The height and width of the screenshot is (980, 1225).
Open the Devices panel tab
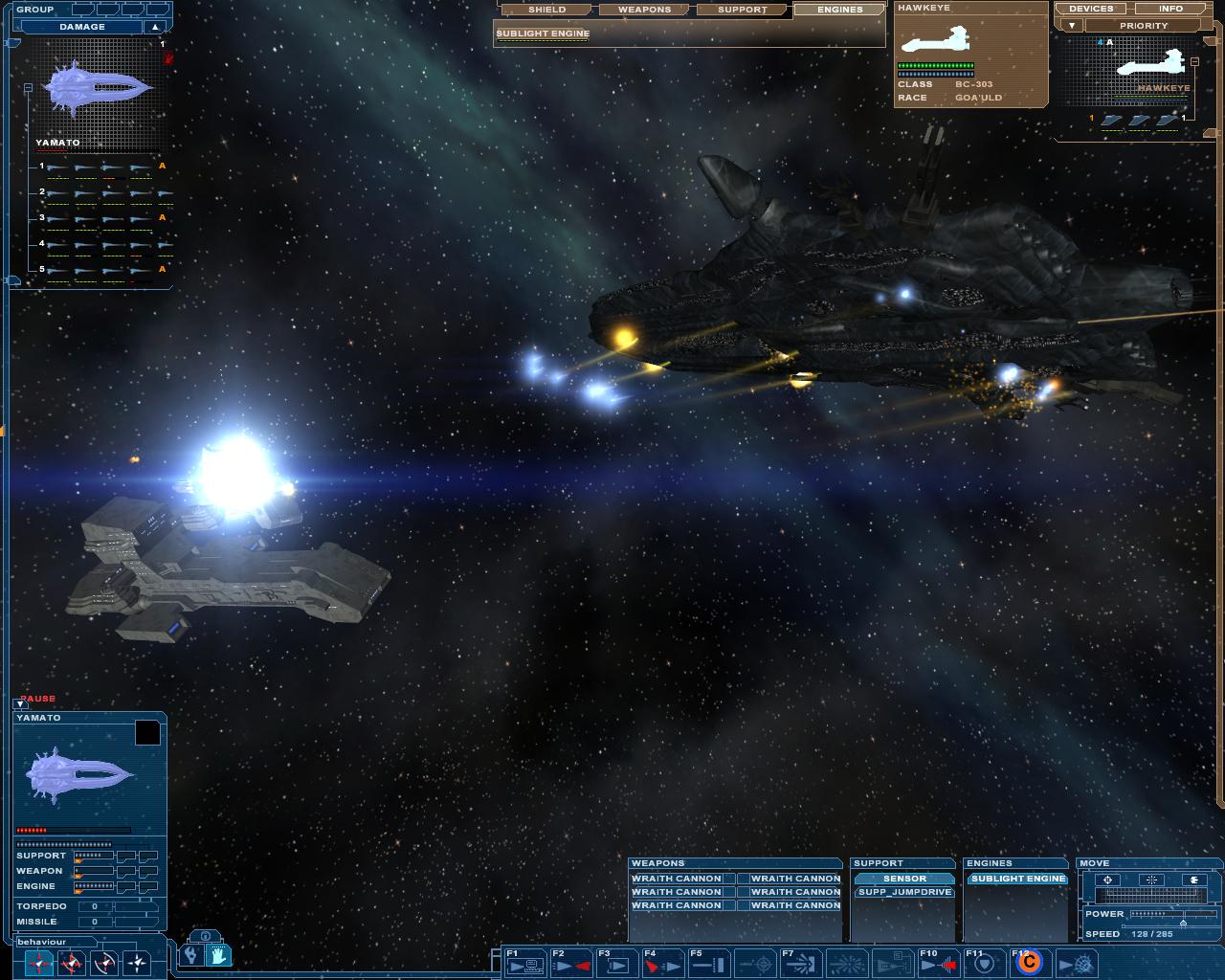1091,9
